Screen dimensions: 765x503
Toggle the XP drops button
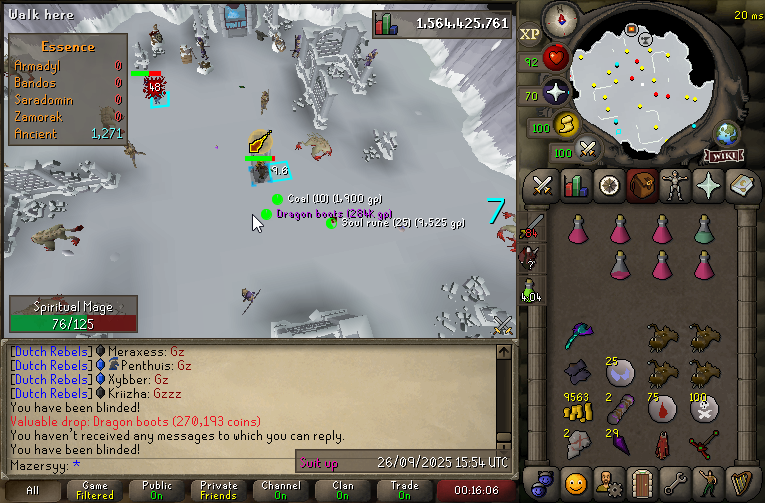tap(530, 33)
